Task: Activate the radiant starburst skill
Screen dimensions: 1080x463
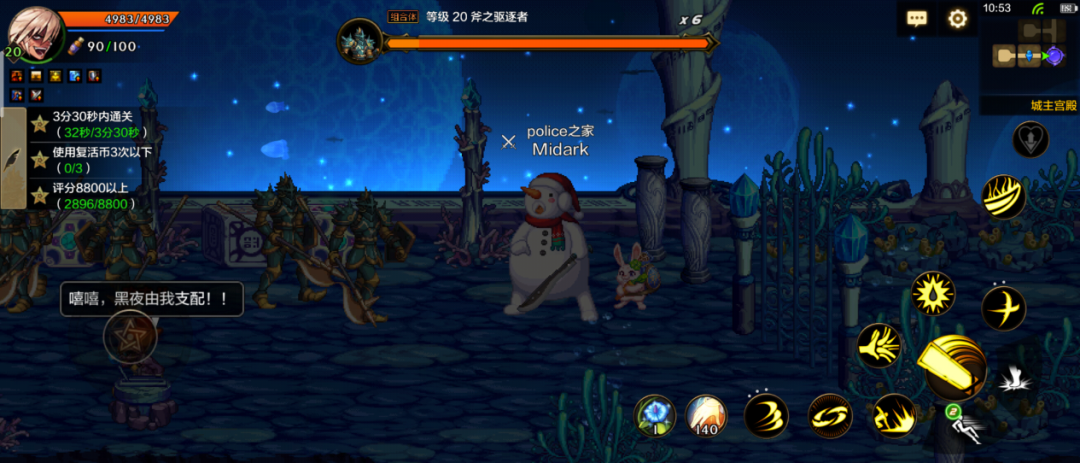Action: click(x=932, y=295)
